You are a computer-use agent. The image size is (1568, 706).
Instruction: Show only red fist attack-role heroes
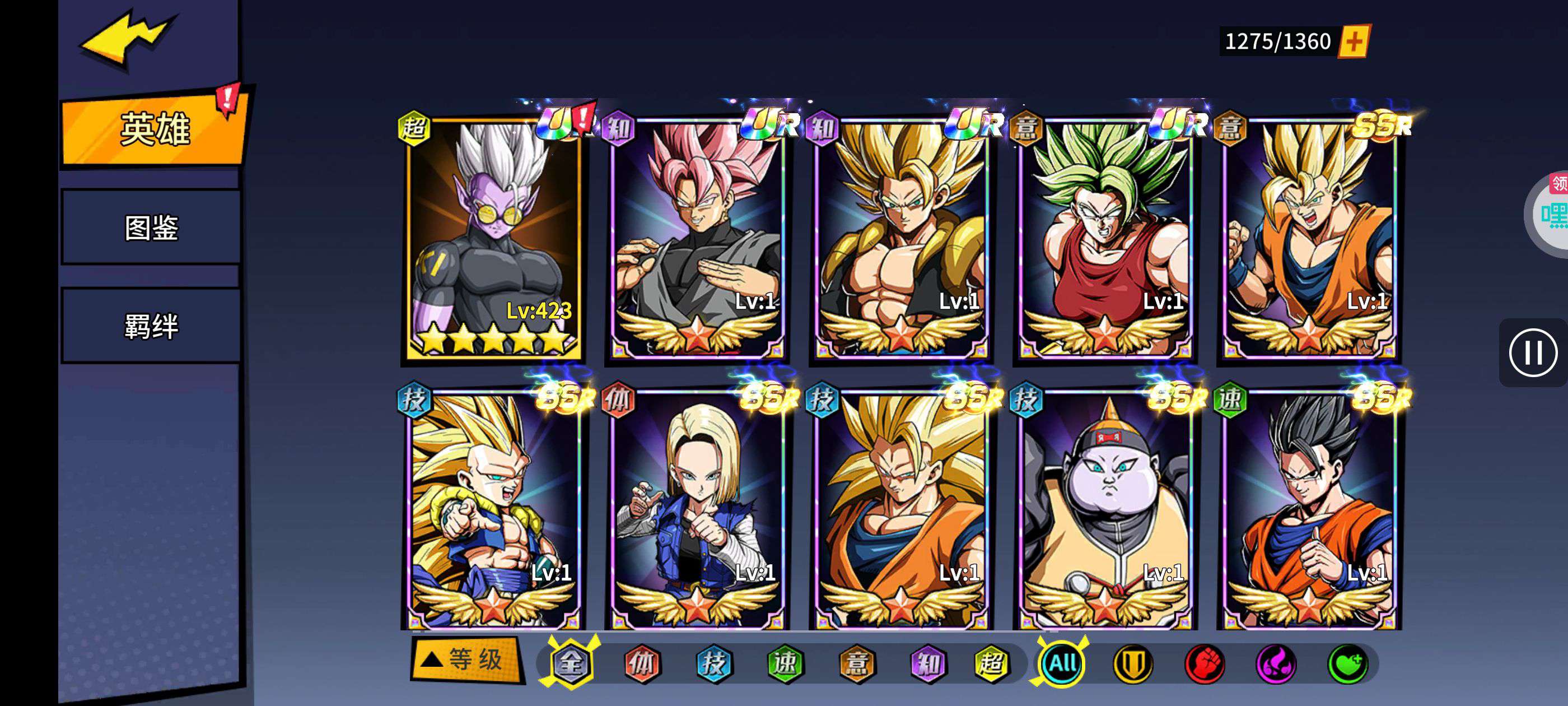[1204, 663]
